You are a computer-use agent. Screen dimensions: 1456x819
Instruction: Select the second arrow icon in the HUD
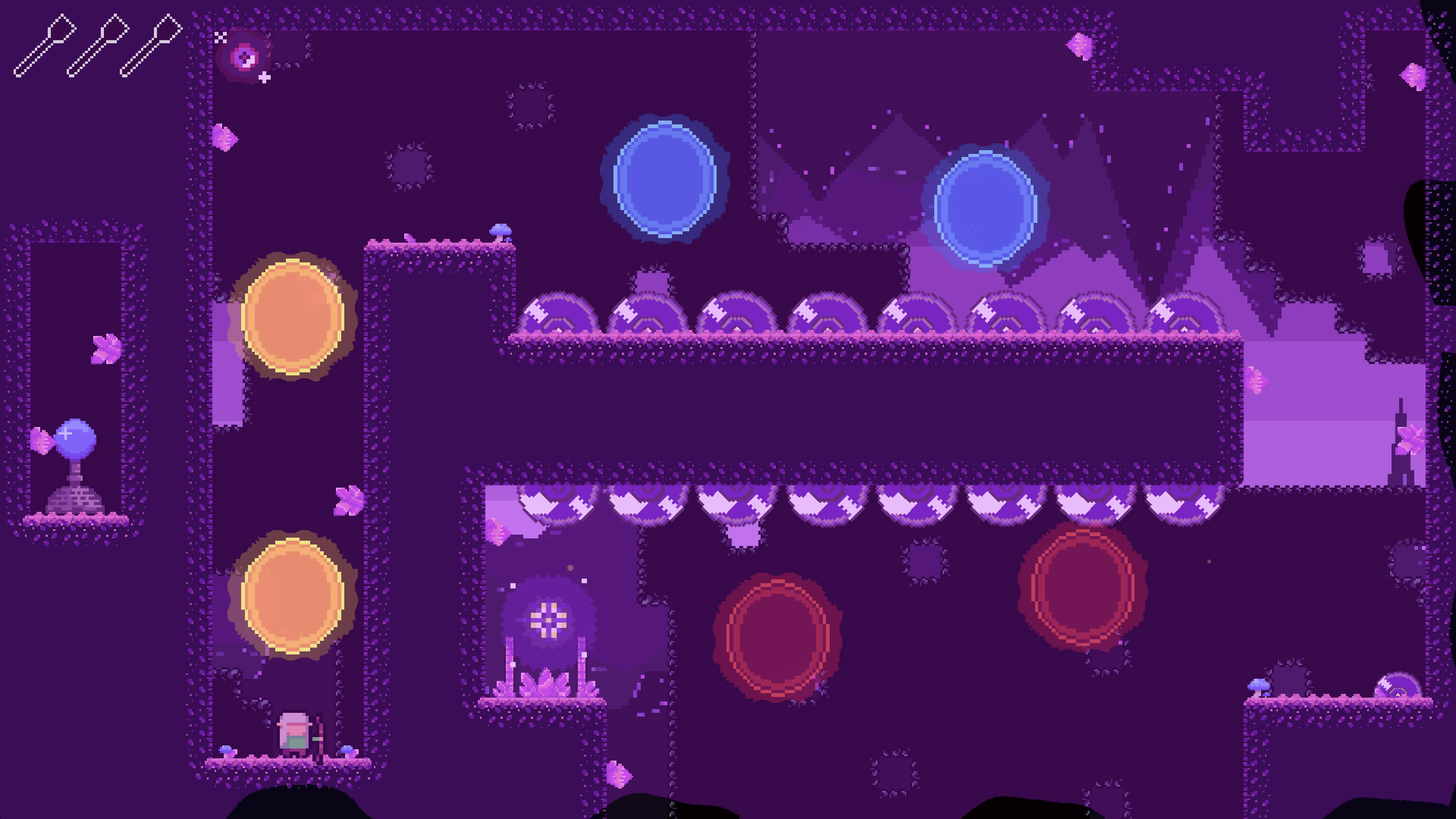pos(99,45)
